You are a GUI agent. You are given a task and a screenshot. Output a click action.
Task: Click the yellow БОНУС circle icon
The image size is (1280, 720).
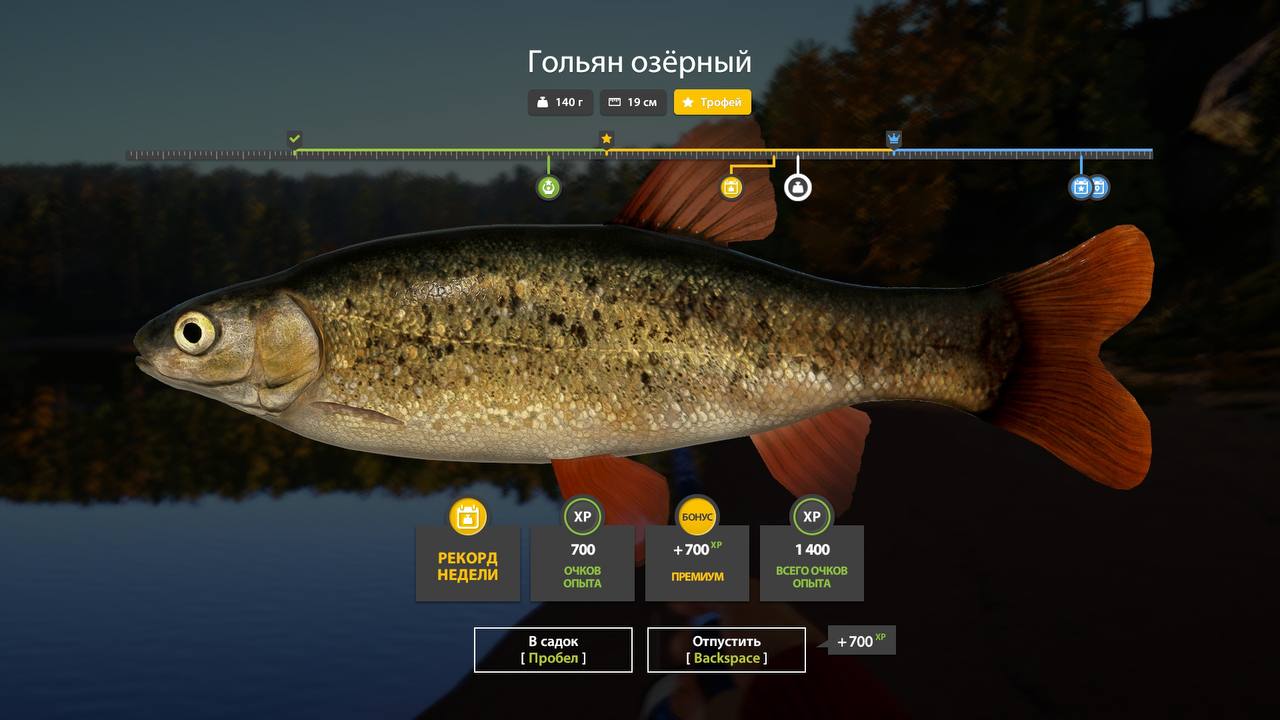pos(697,516)
